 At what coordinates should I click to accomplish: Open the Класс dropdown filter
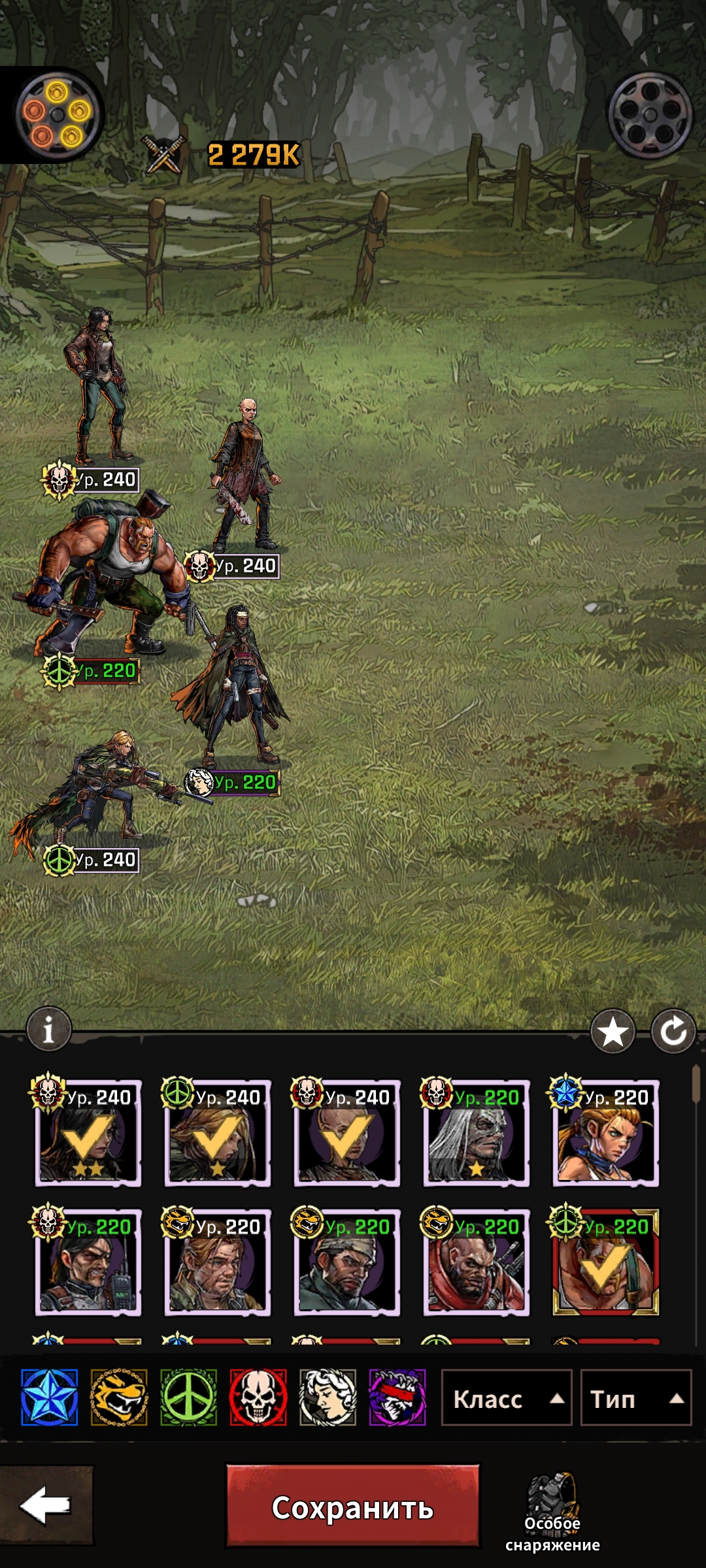click(507, 1399)
